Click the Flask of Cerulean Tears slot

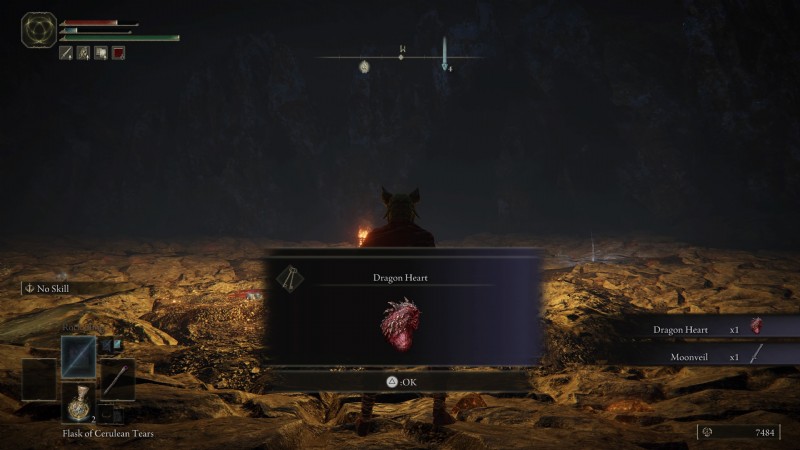(x=77, y=402)
